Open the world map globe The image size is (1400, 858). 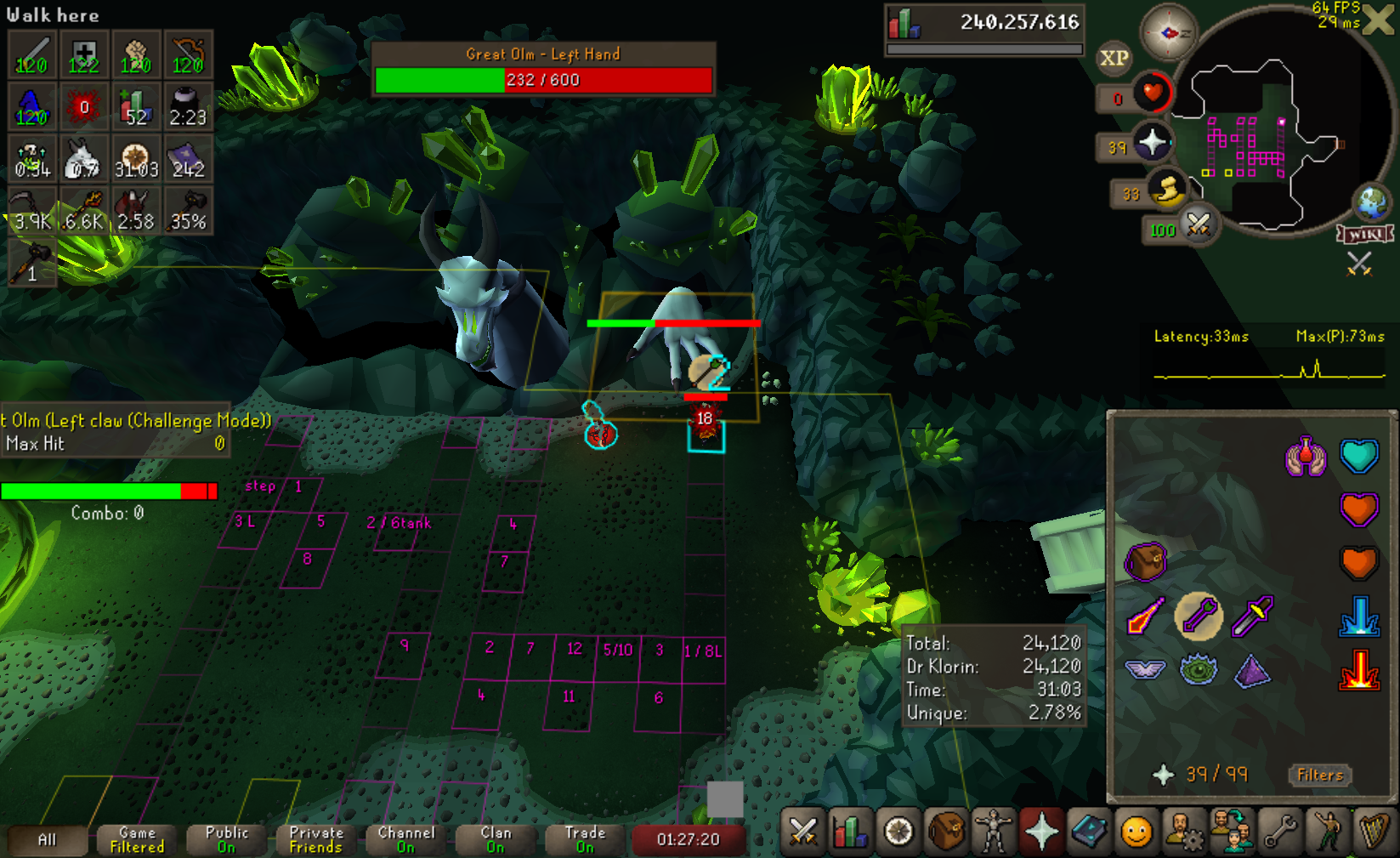(1373, 202)
